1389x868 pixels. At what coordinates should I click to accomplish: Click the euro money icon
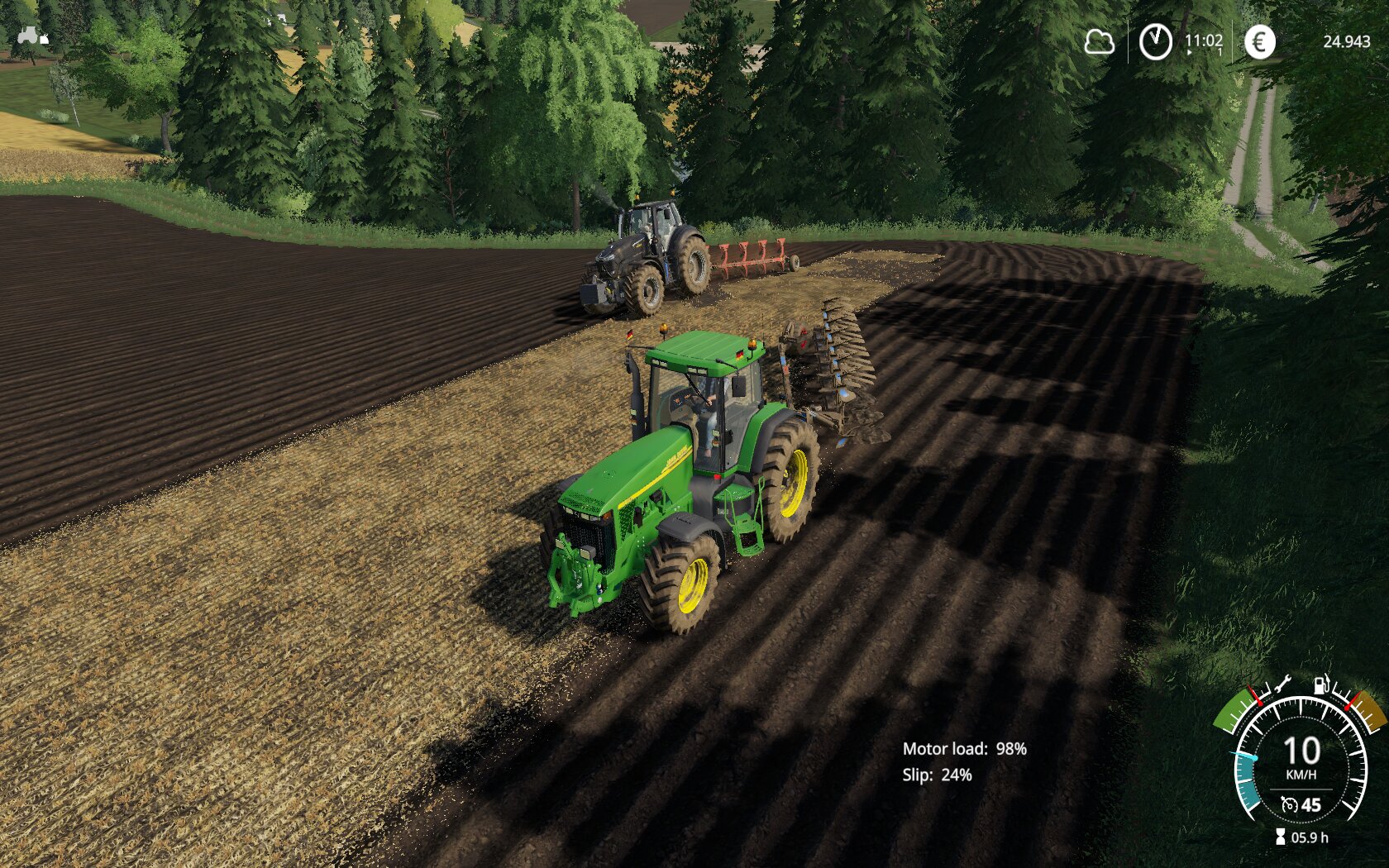point(1259,41)
